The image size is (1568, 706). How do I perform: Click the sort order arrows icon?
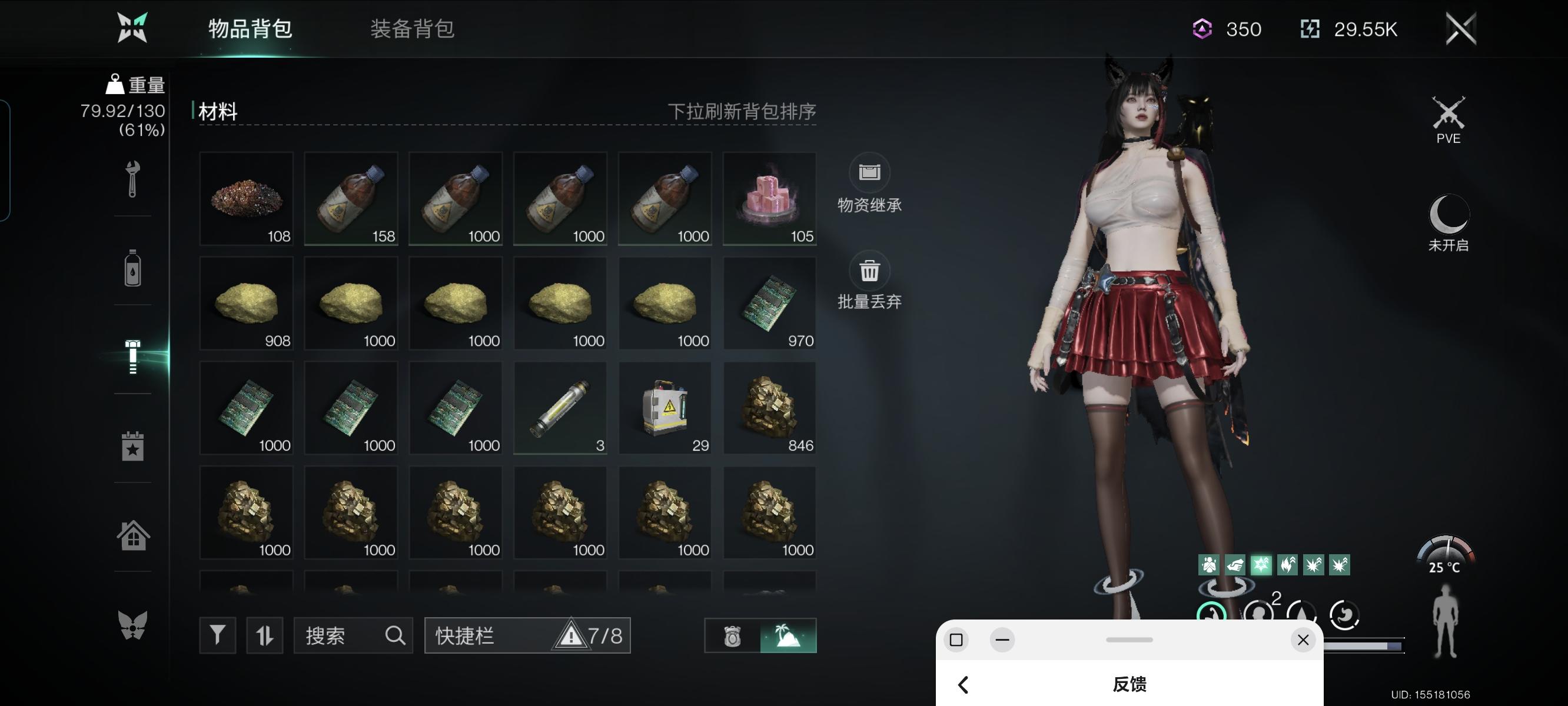pos(264,635)
